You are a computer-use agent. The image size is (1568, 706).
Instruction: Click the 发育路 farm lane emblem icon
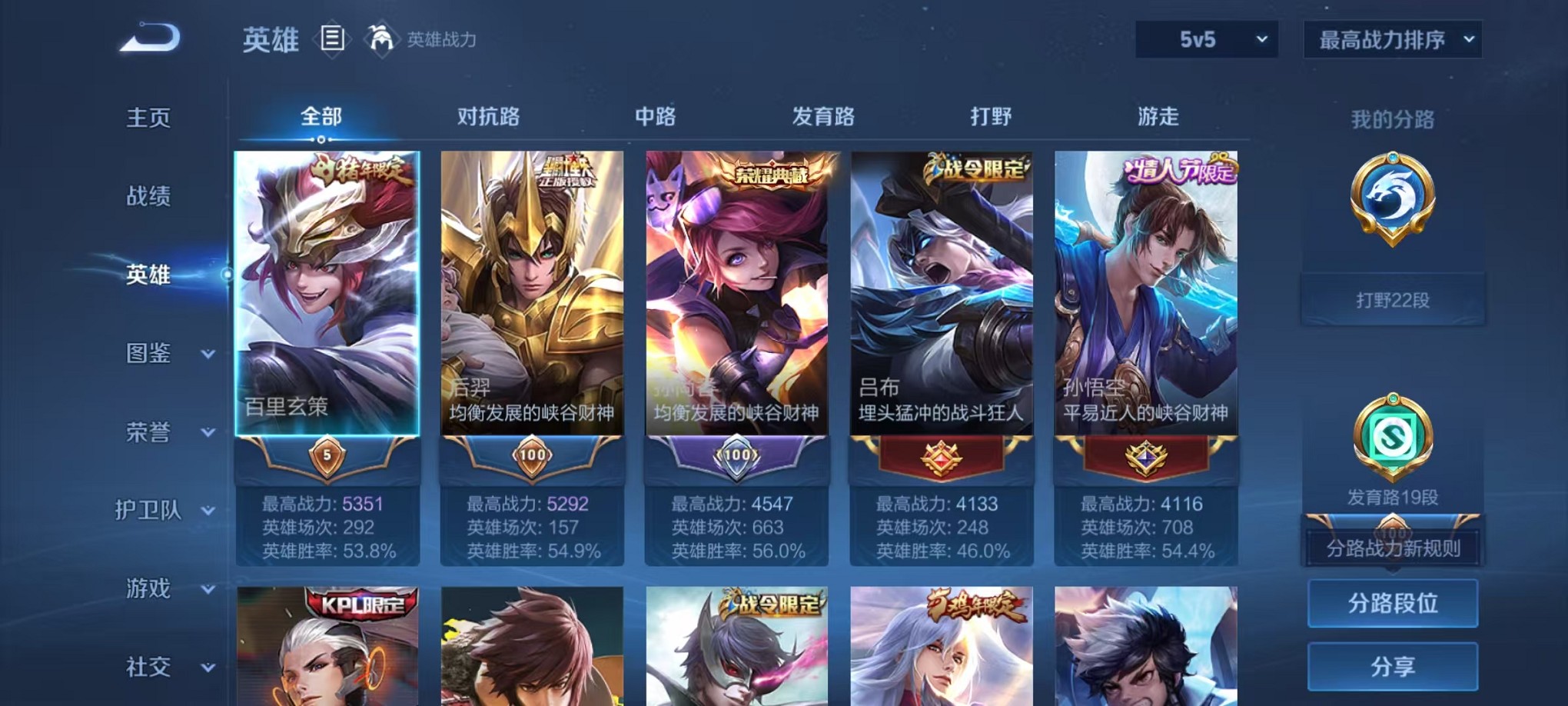pos(1393,438)
